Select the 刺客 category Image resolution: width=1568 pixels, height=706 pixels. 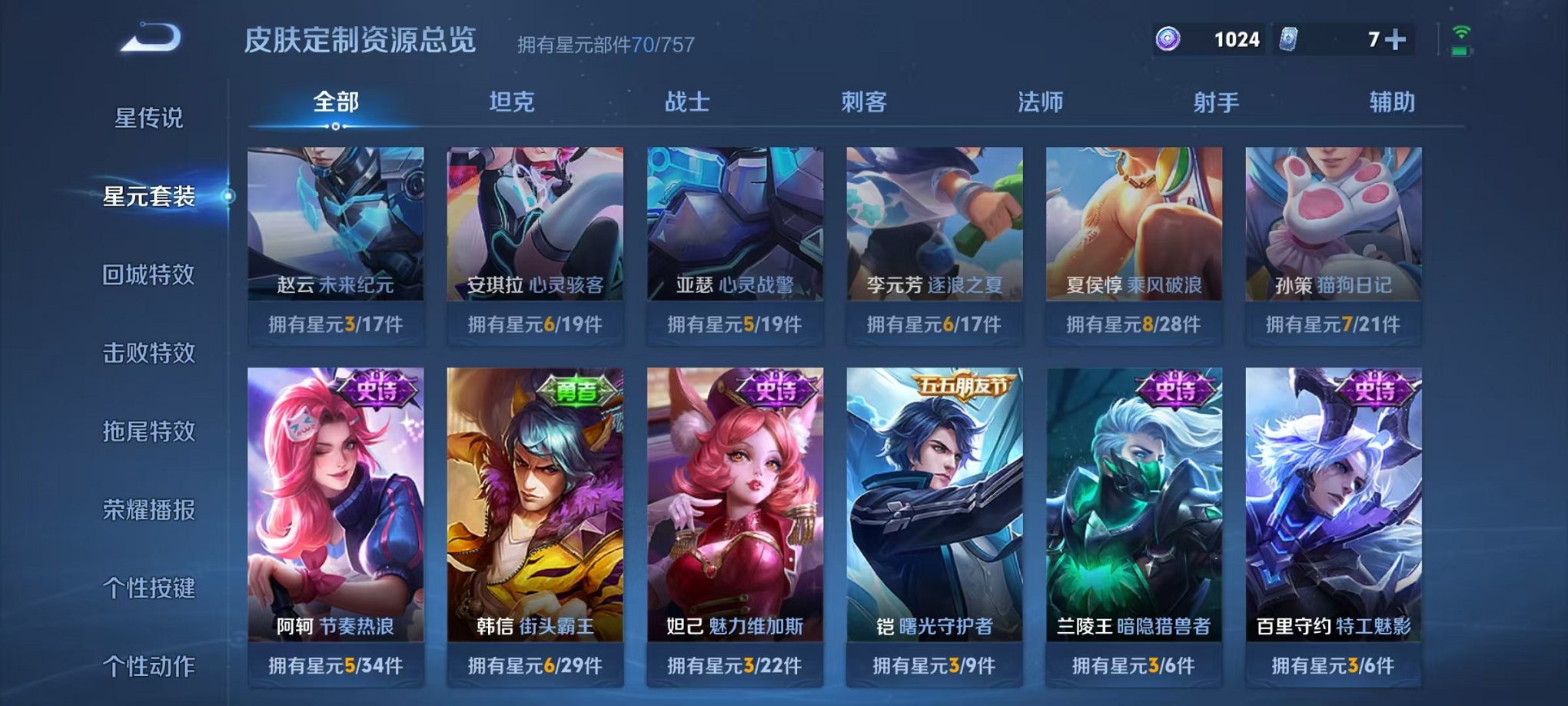[x=863, y=102]
